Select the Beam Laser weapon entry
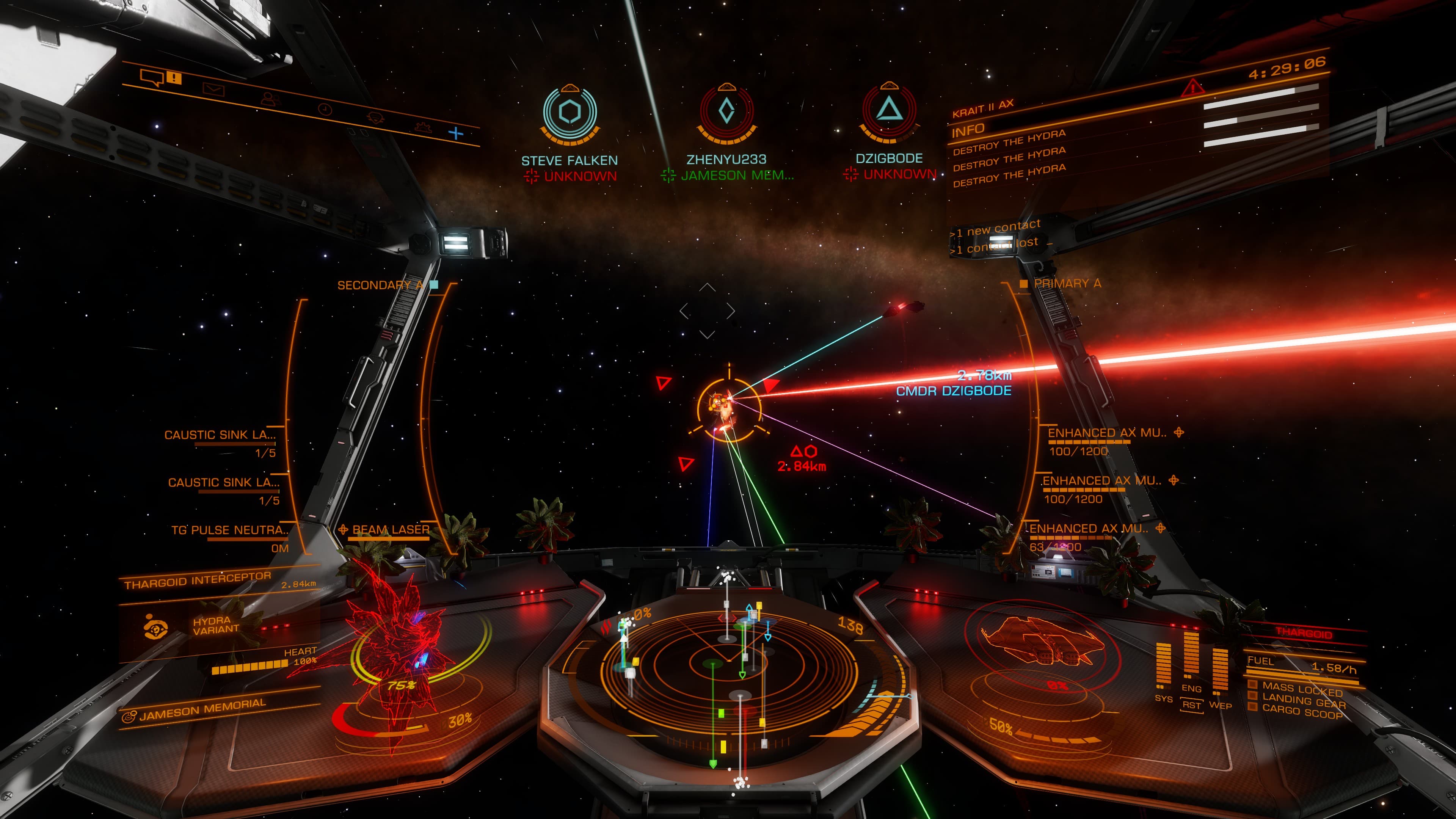The height and width of the screenshot is (819, 1456). pos(390,530)
